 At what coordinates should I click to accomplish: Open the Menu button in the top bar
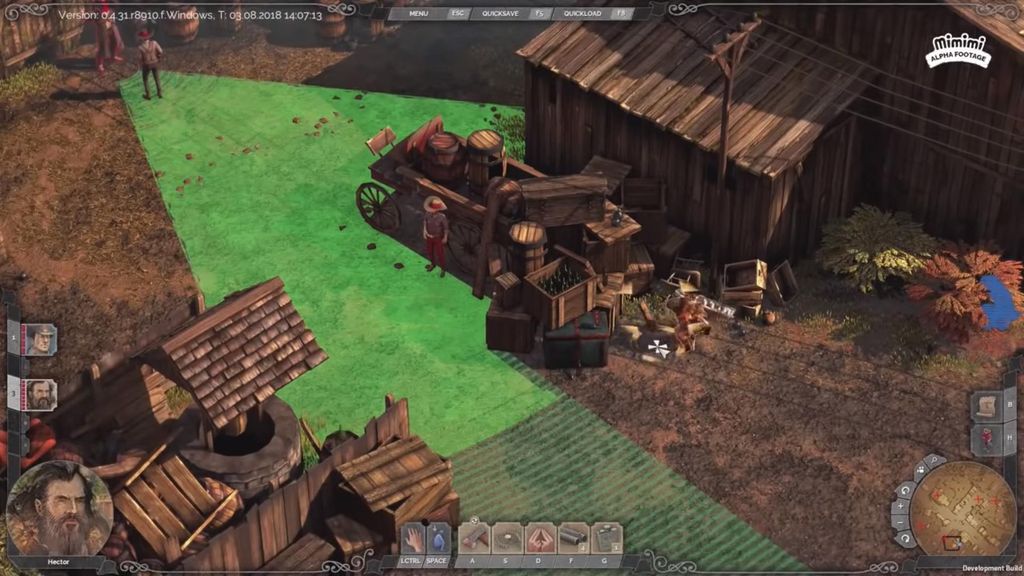418,13
